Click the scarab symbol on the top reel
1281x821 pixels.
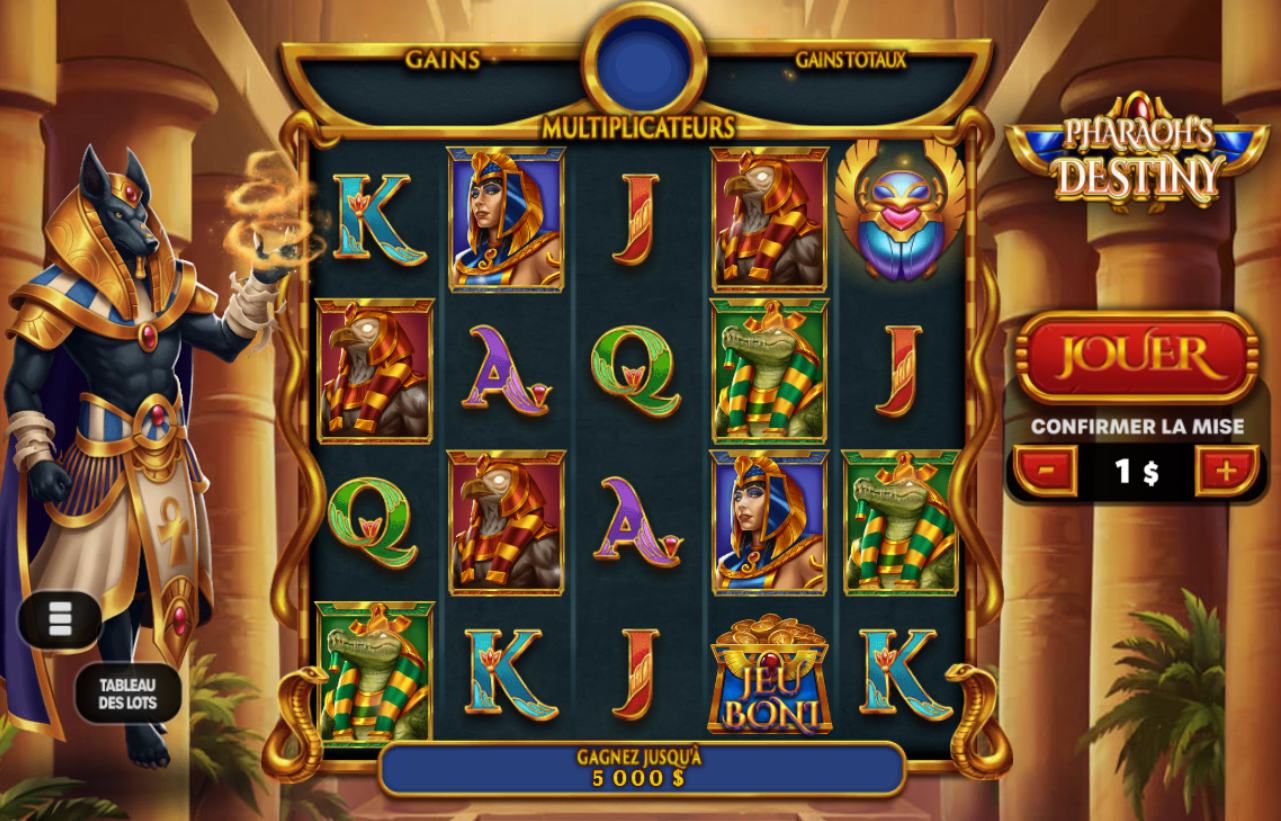[899, 213]
